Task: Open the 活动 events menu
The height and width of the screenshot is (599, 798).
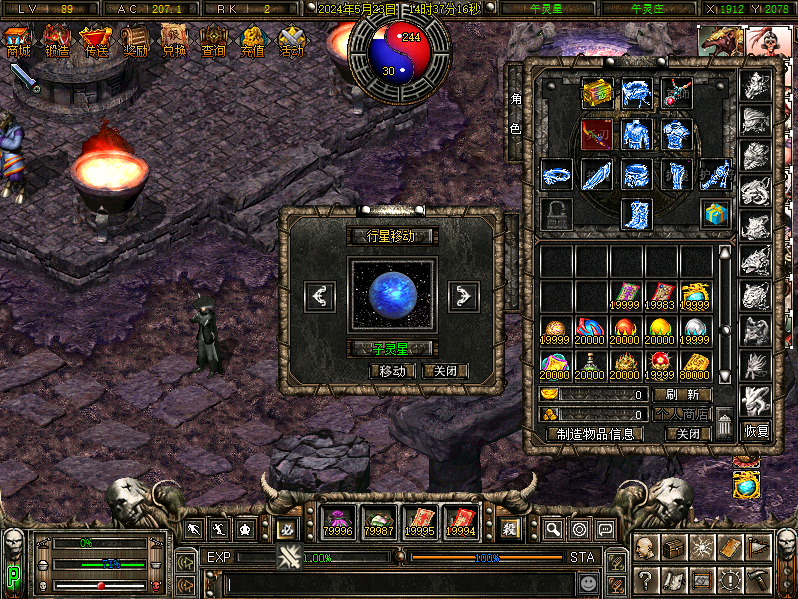Action: point(292,42)
